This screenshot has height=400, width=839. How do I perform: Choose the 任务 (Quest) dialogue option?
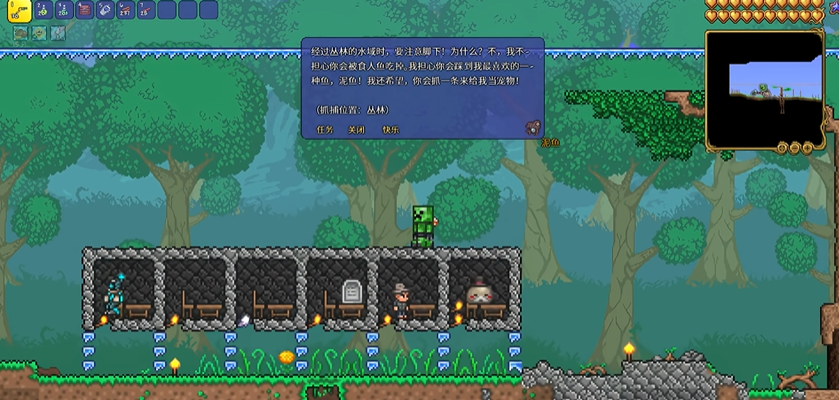click(325, 129)
